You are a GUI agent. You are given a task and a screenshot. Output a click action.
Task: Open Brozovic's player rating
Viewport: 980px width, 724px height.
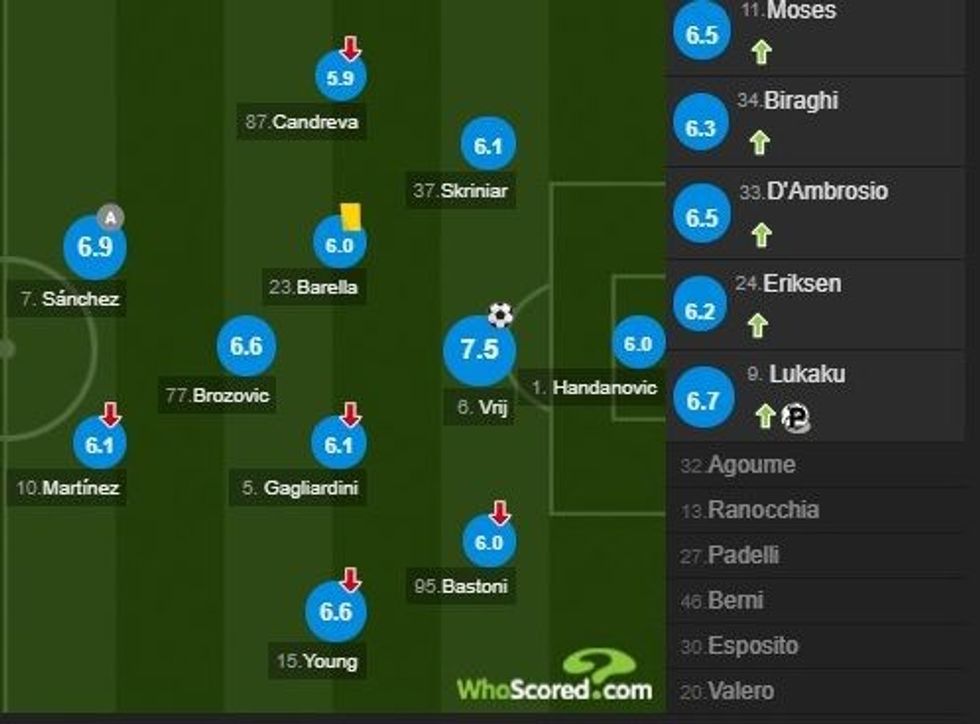pyautogui.click(x=246, y=347)
